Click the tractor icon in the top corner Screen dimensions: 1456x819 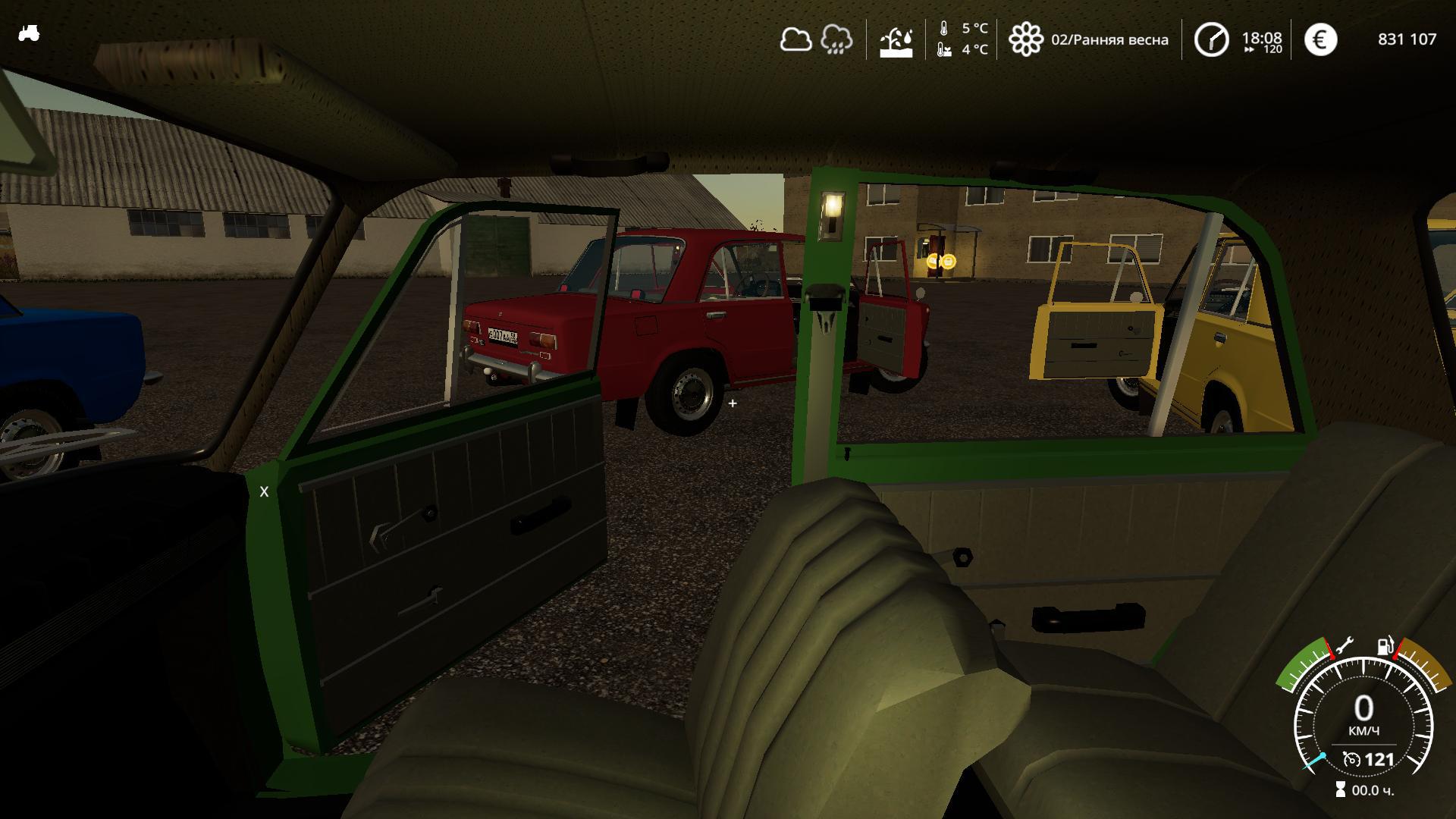coord(29,33)
